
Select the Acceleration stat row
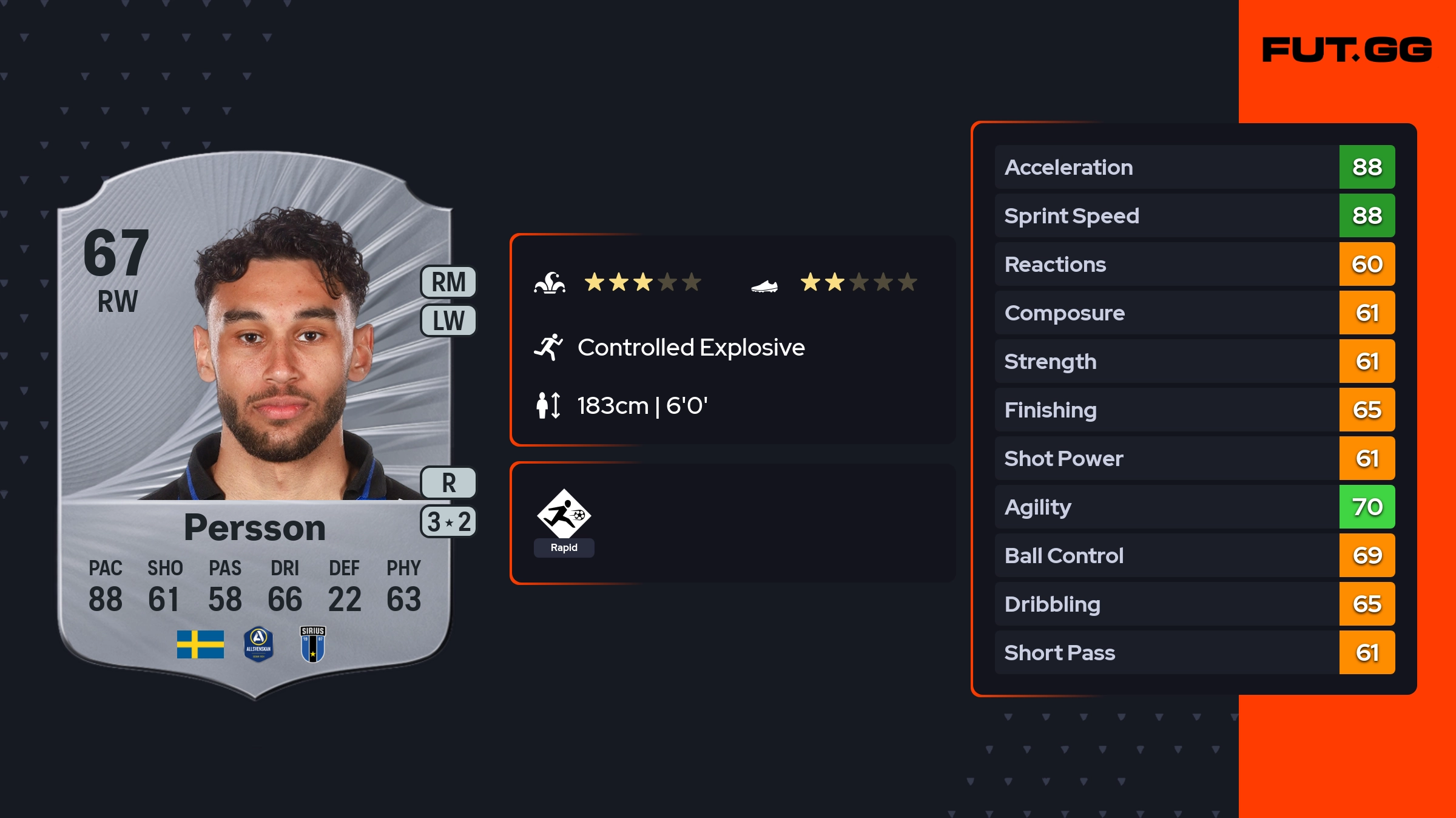click(x=1194, y=167)
